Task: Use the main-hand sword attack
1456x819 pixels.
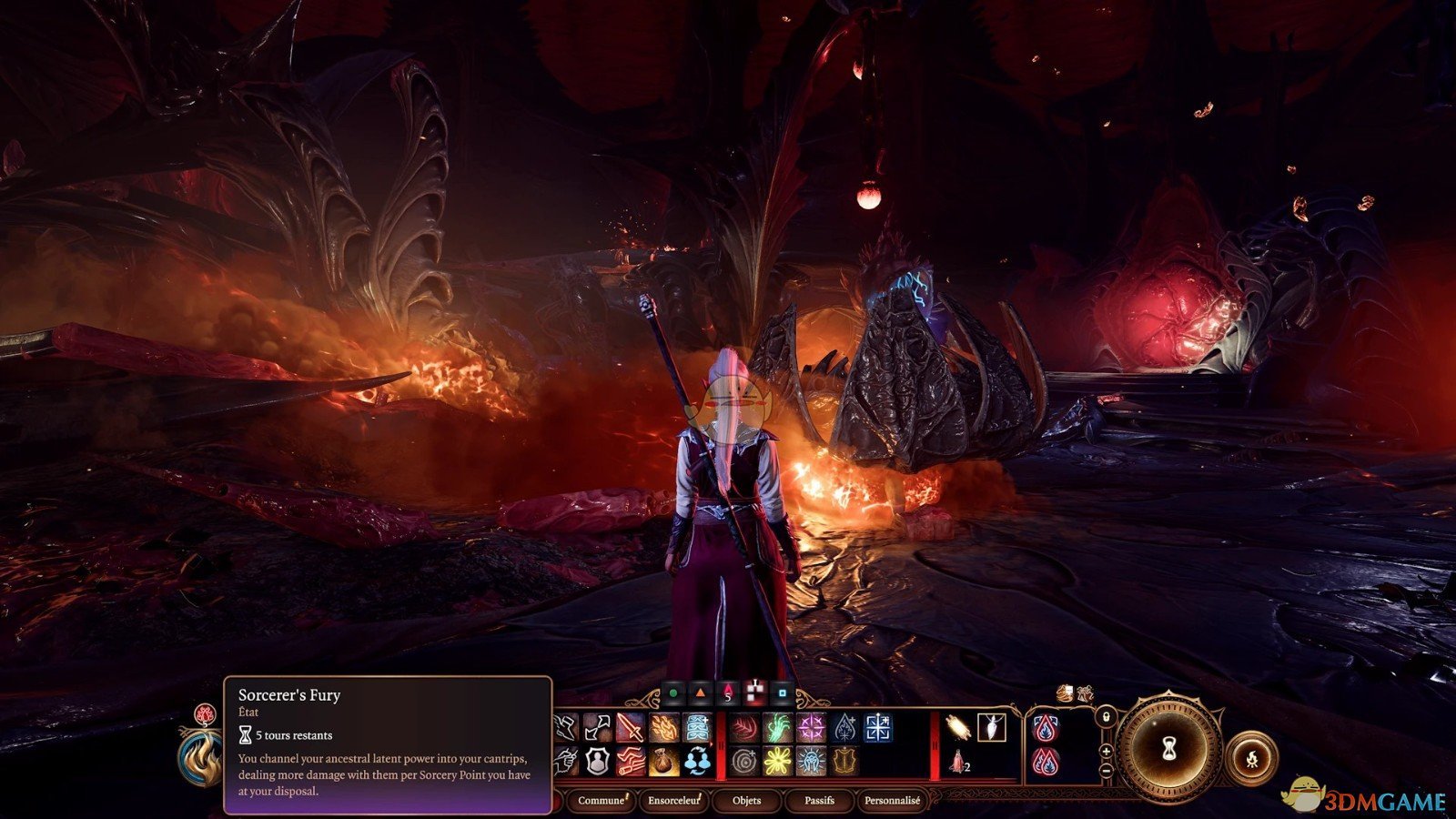Action: (x=630, y=728)
